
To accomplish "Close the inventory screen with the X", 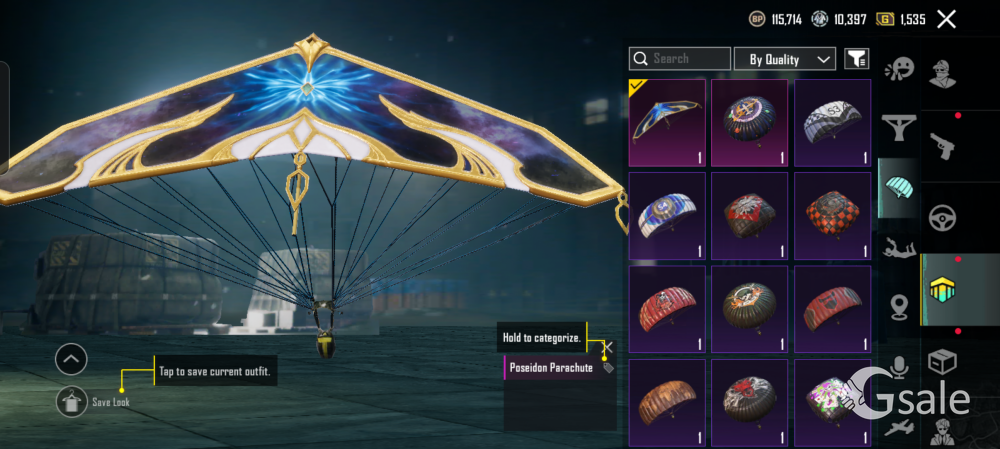I will [x=946, y=19].
